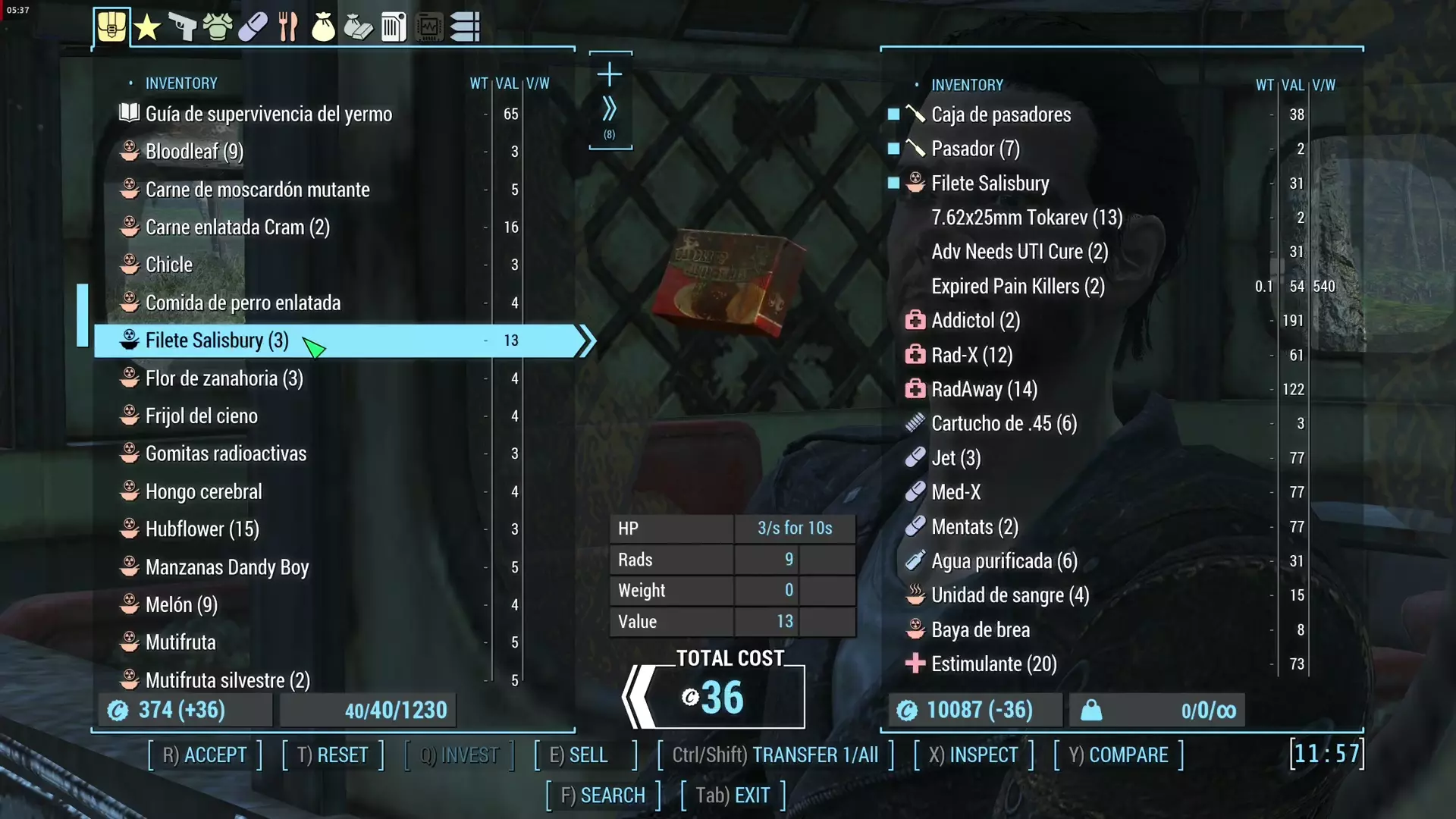Select the vendor's RadAway (14)
Screen dimensions: 1456x819
click(x=984, y=390)
